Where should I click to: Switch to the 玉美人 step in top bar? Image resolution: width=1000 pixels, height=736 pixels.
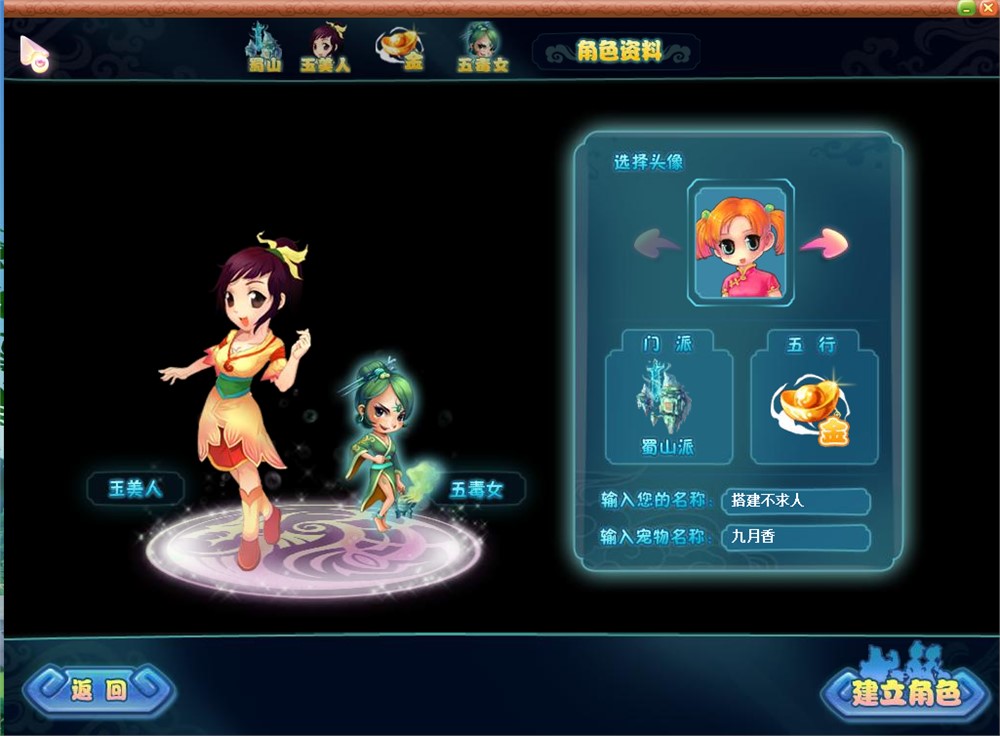(x=326, y=47)
